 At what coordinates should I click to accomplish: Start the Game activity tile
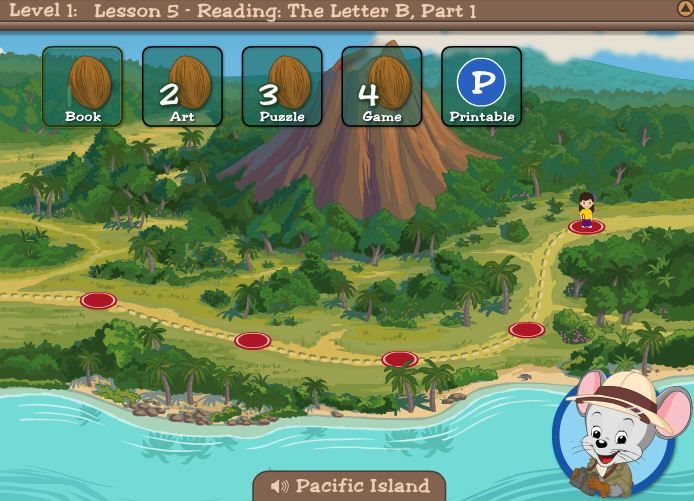pos(382,87)
